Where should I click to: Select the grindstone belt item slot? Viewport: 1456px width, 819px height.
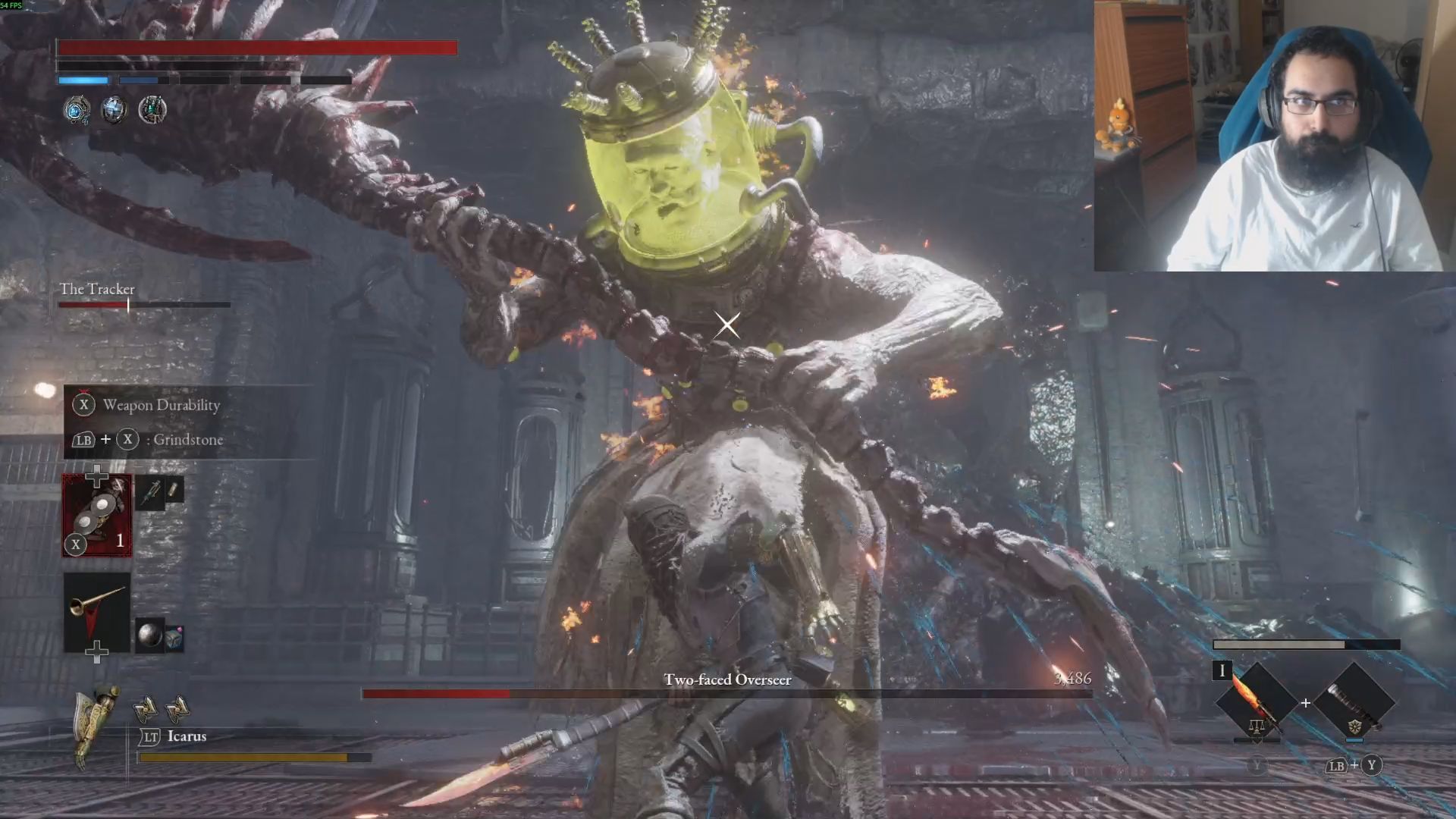click(97, 516)
